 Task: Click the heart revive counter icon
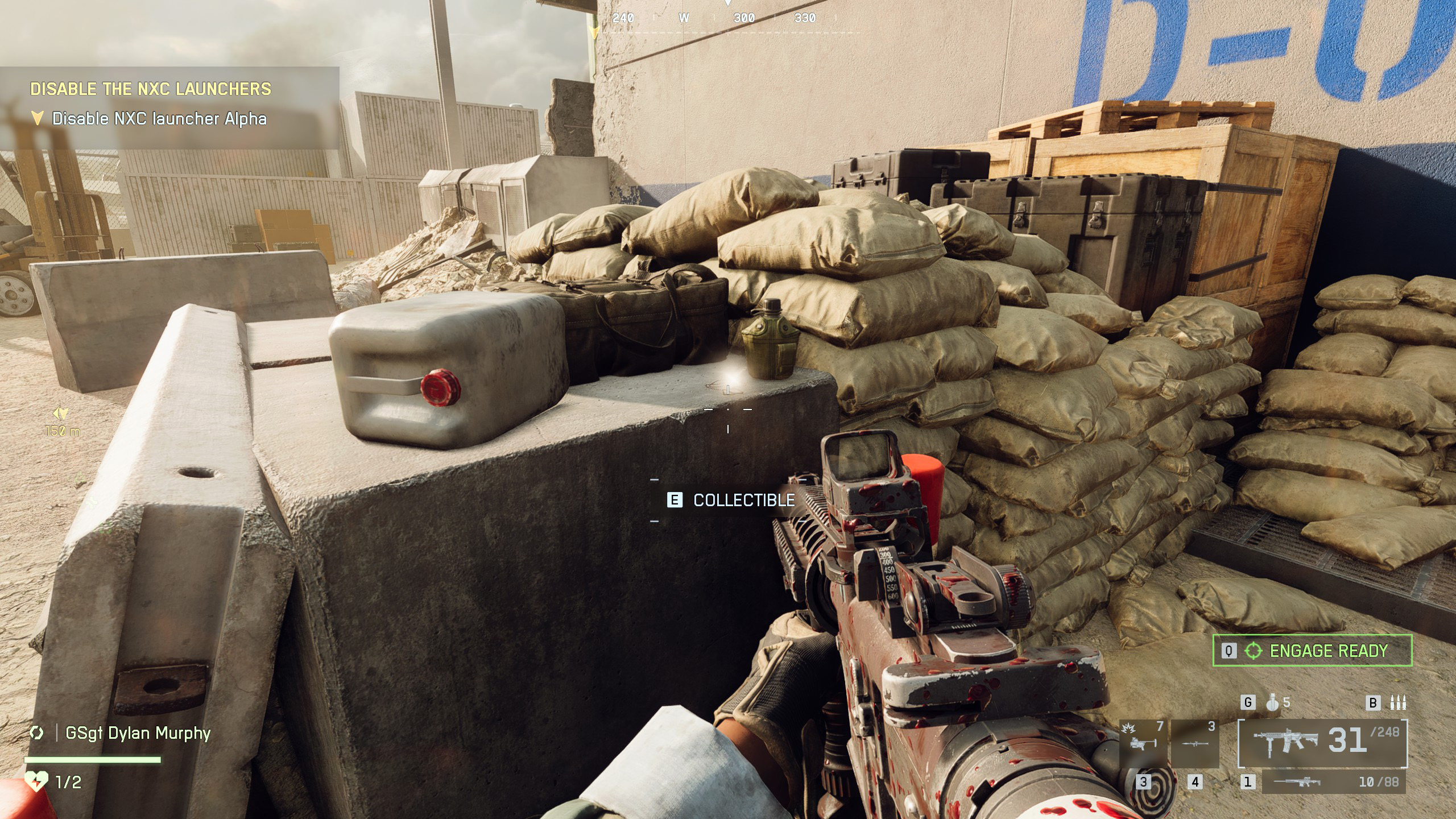(x=36, y=781)
